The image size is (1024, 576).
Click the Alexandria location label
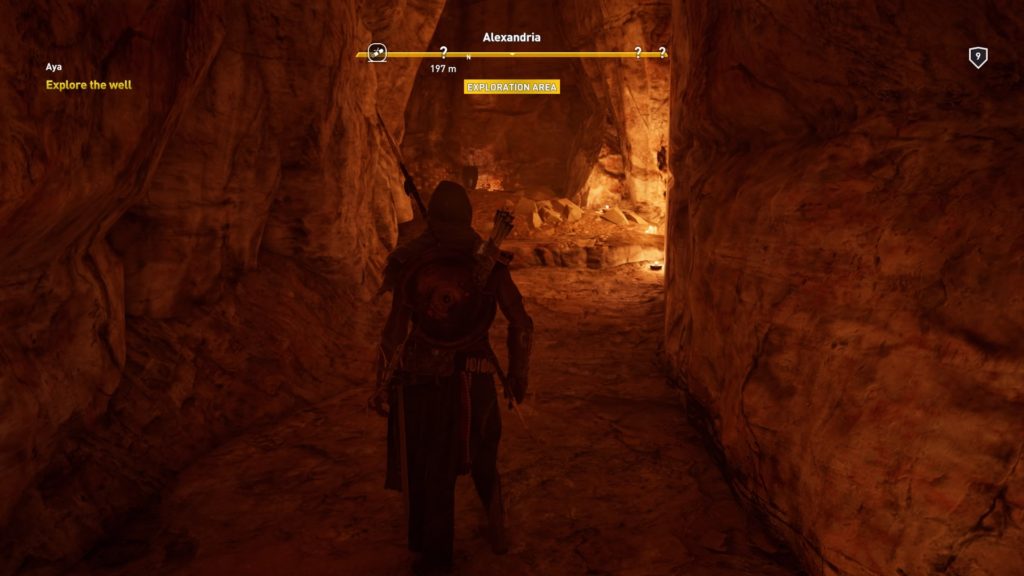[x=512, y=37]
